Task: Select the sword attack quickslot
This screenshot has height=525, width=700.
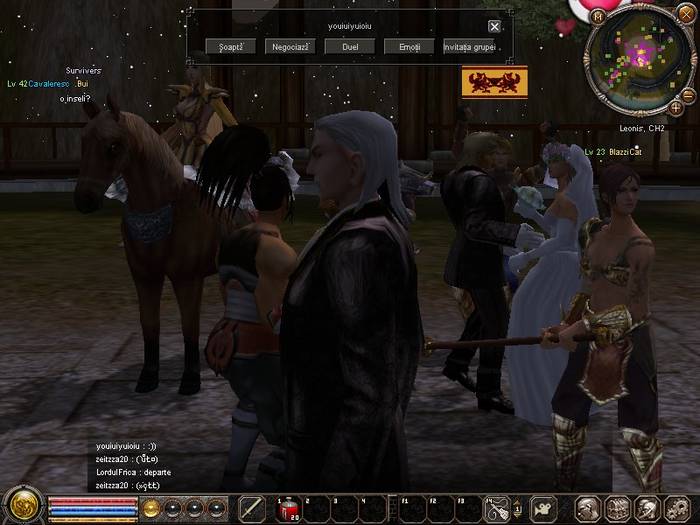Action: point(252,509)
